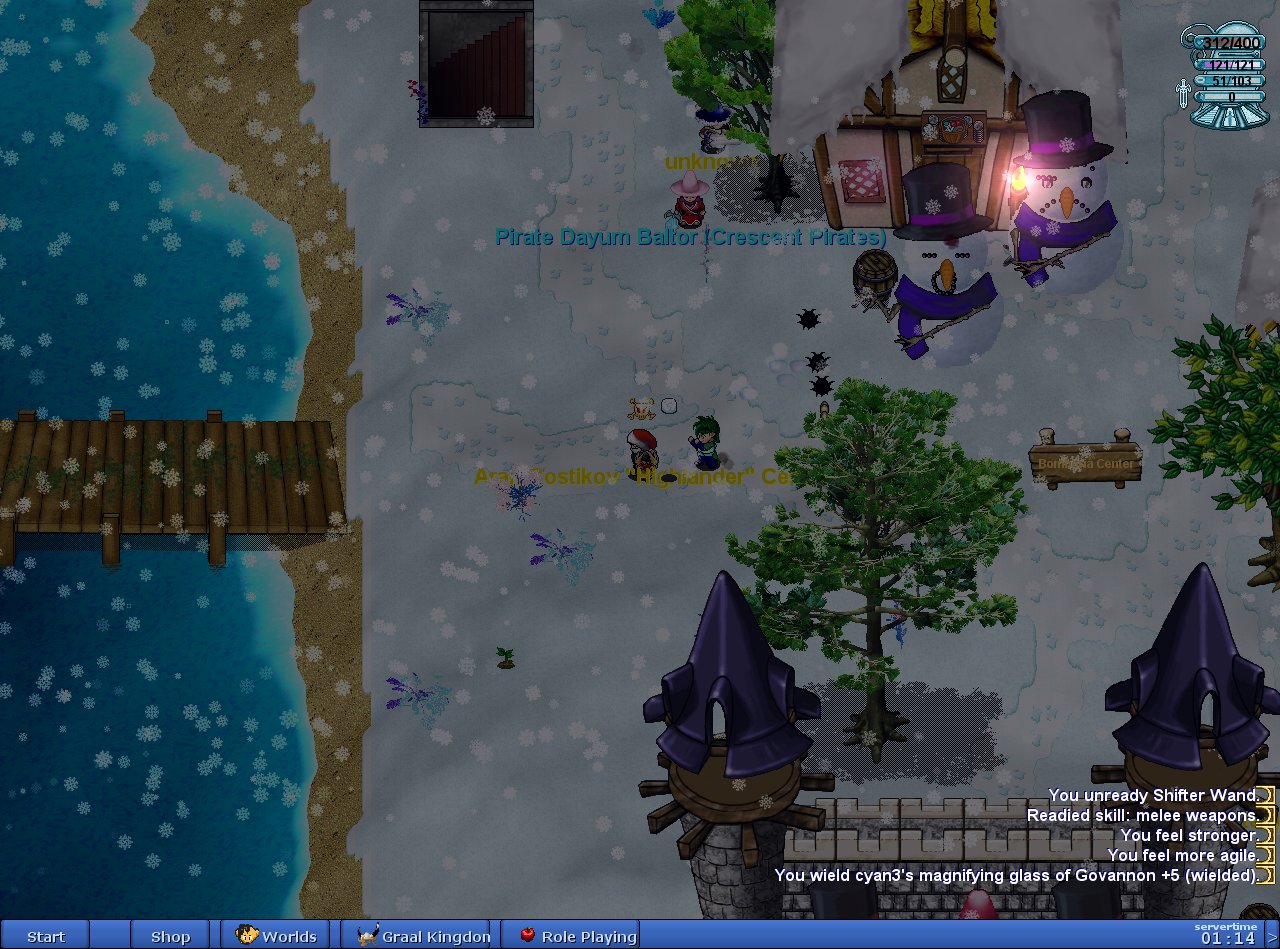Click the arrow beside the servertime clock
Viewport: 1280px width, 949px height.
[x=1271, y=939]
